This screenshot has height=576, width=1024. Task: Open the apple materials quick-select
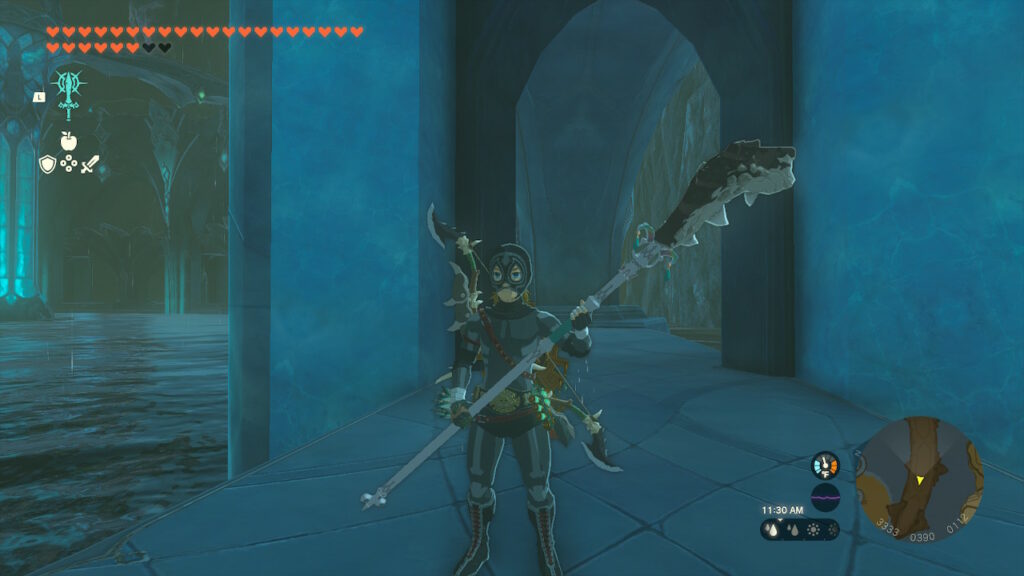point(68,141)
